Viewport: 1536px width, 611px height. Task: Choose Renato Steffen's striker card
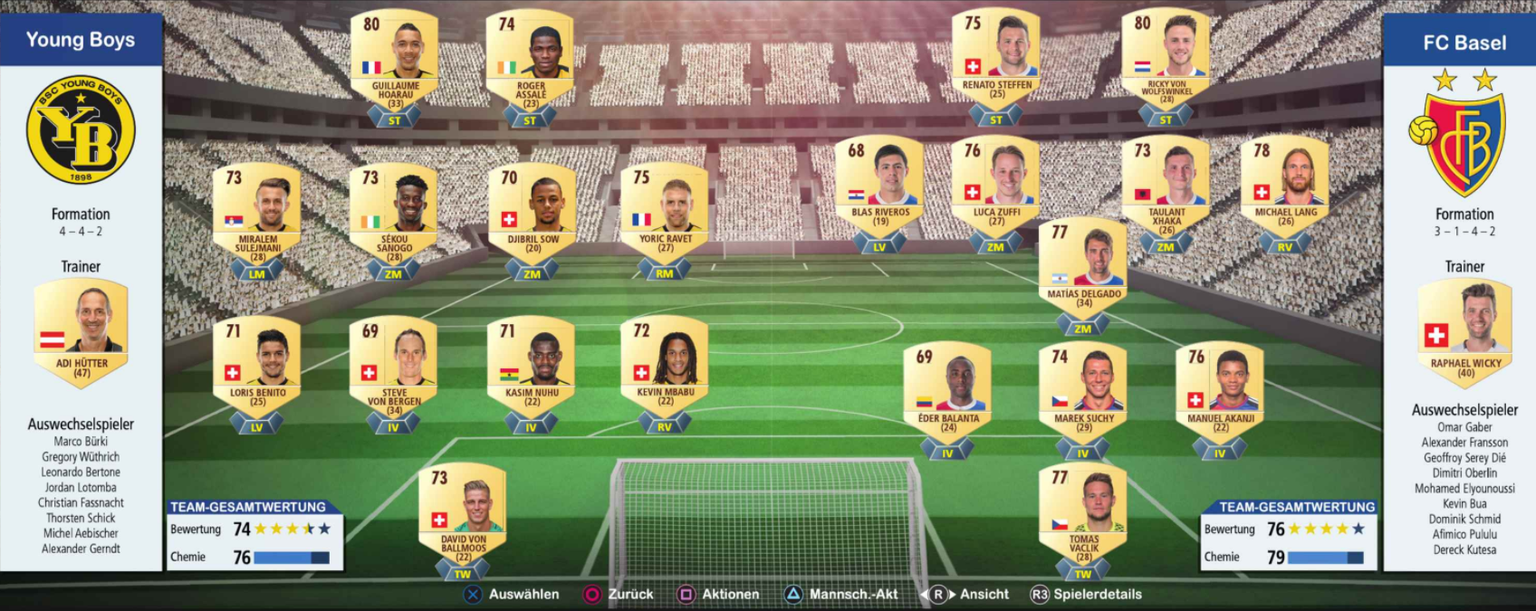(996, 62)
